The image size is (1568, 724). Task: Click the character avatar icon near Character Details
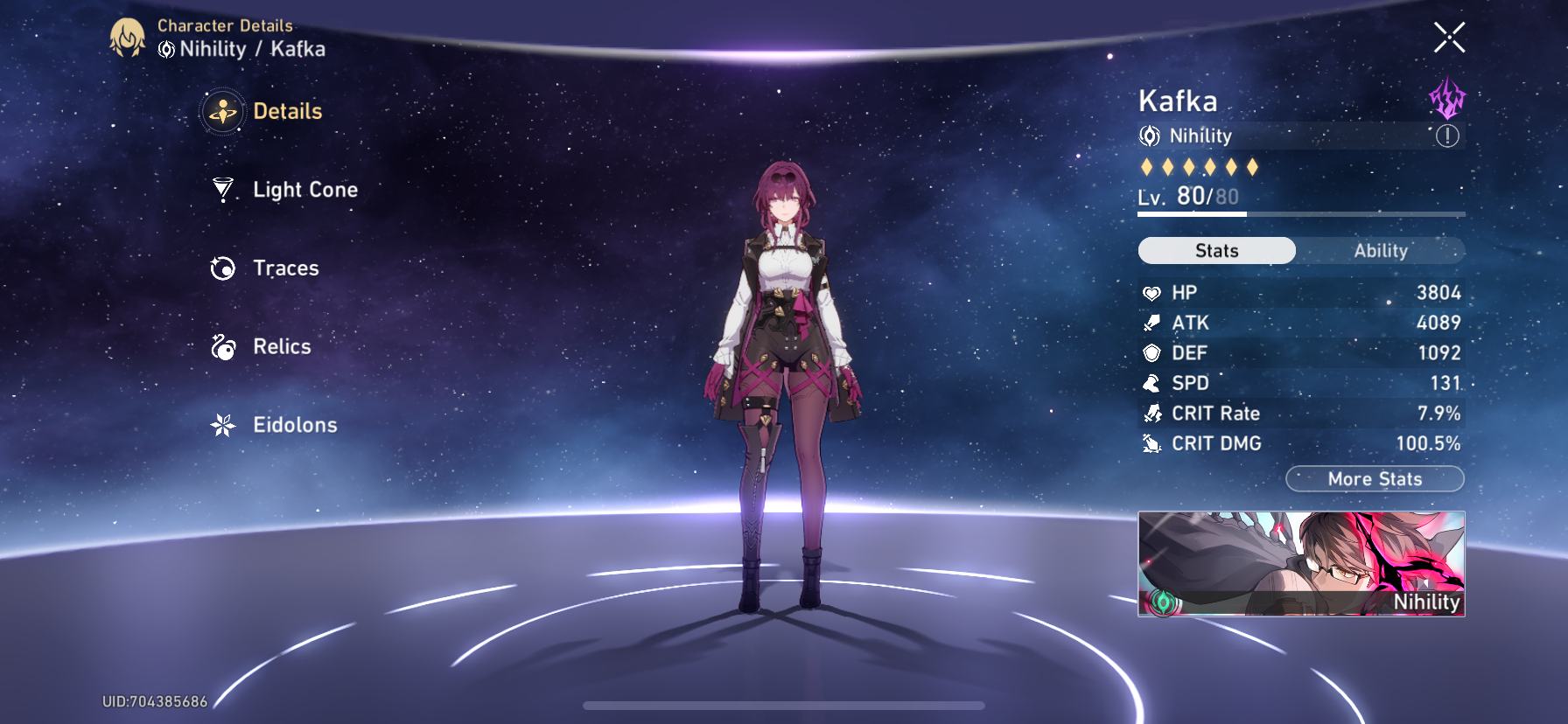[128, 38]
